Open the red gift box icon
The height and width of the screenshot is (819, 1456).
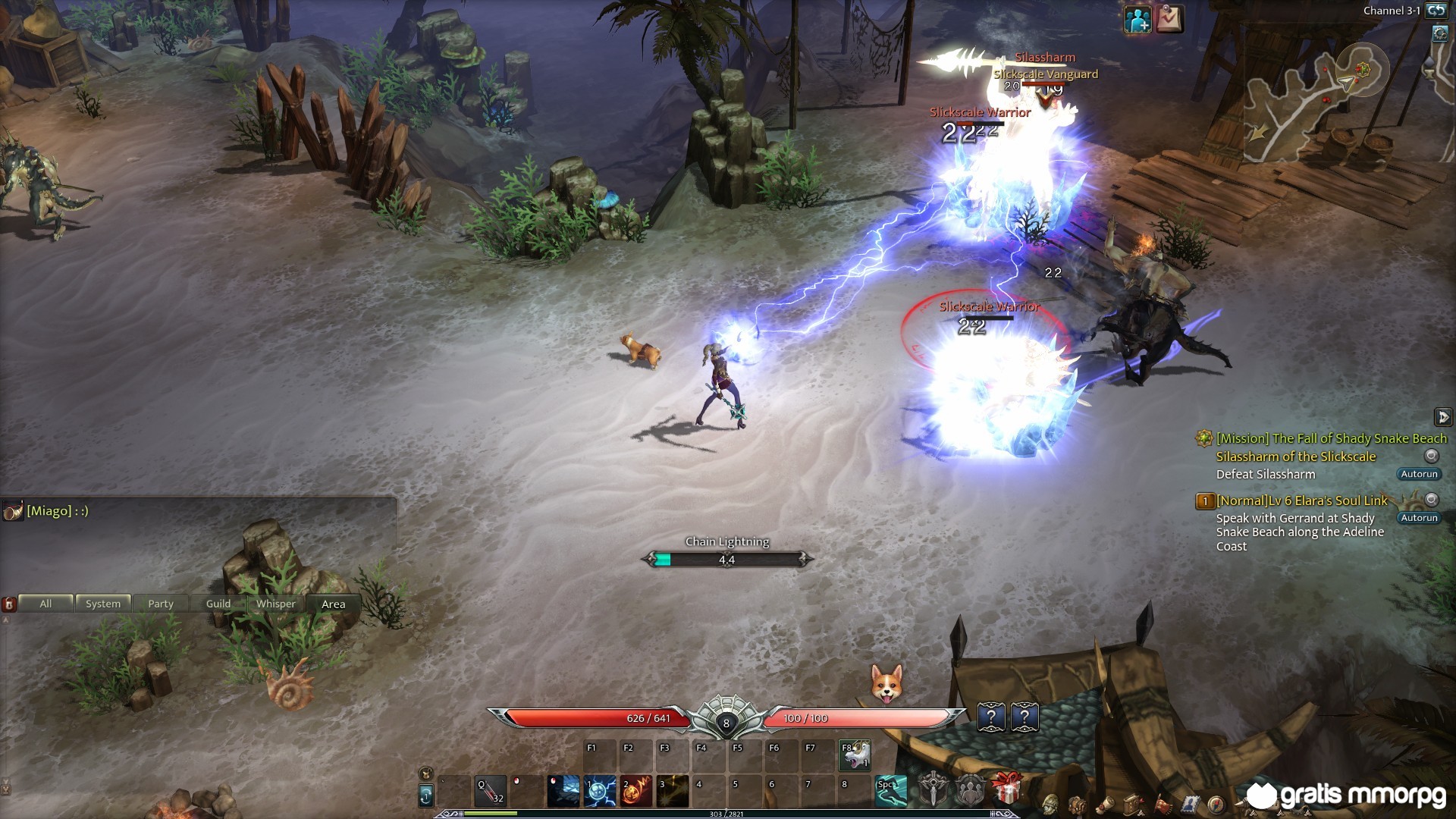click(x=1006, y=789)
